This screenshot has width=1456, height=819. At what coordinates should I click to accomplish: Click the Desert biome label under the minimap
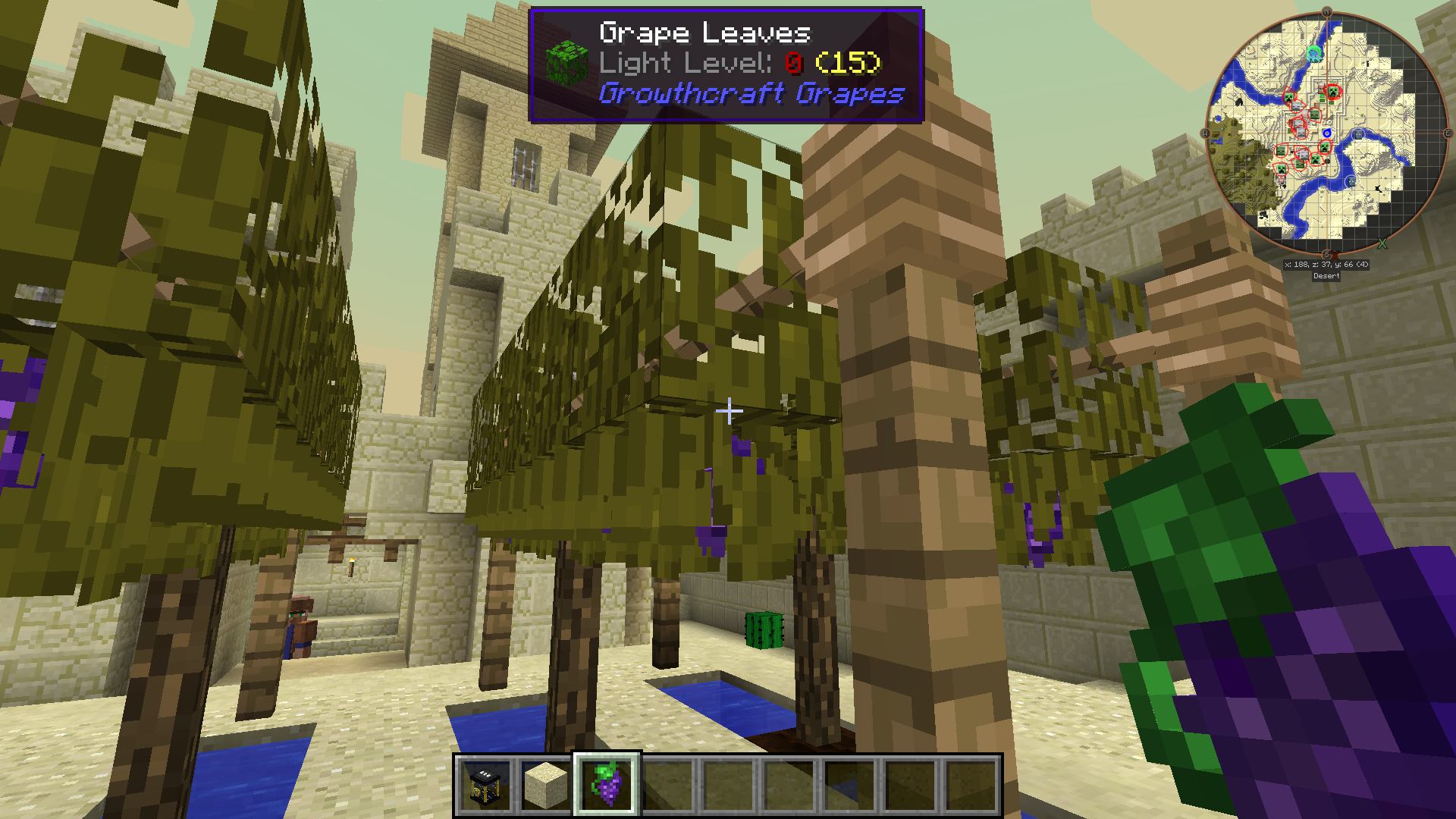click(1326, 276)
